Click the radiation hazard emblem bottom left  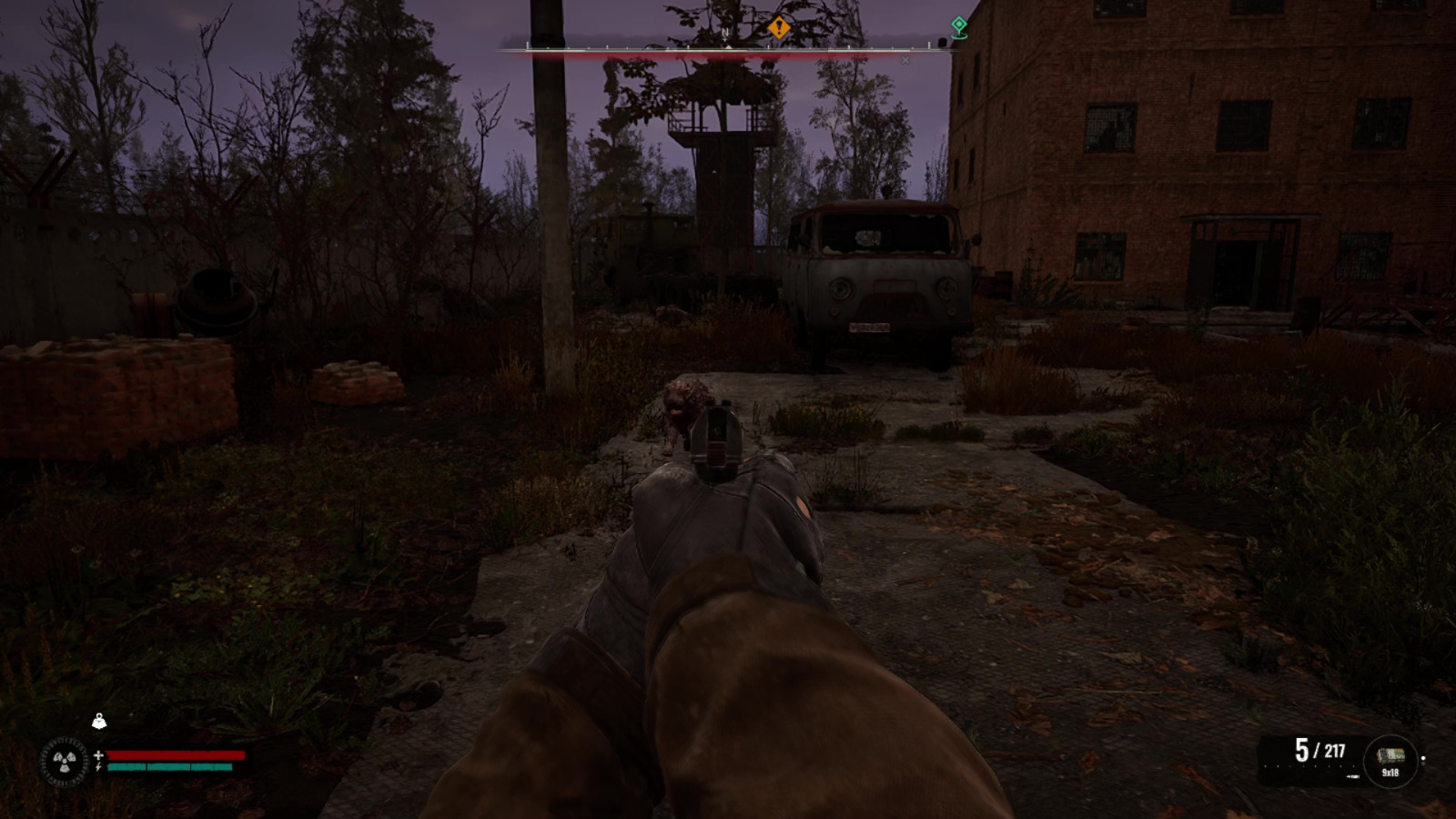pos(65,761)
